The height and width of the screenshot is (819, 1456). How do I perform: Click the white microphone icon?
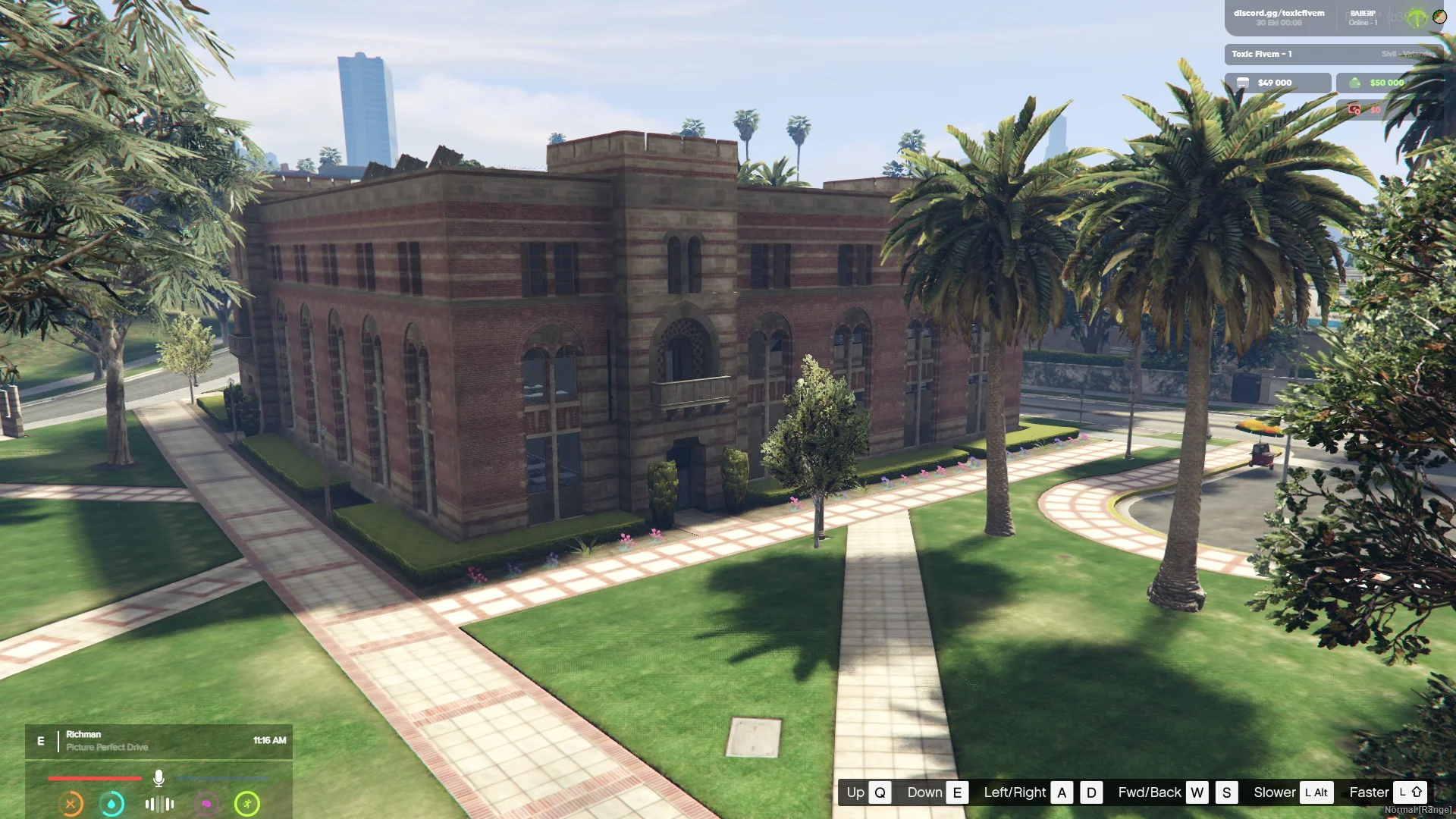[x=158, y=778]
